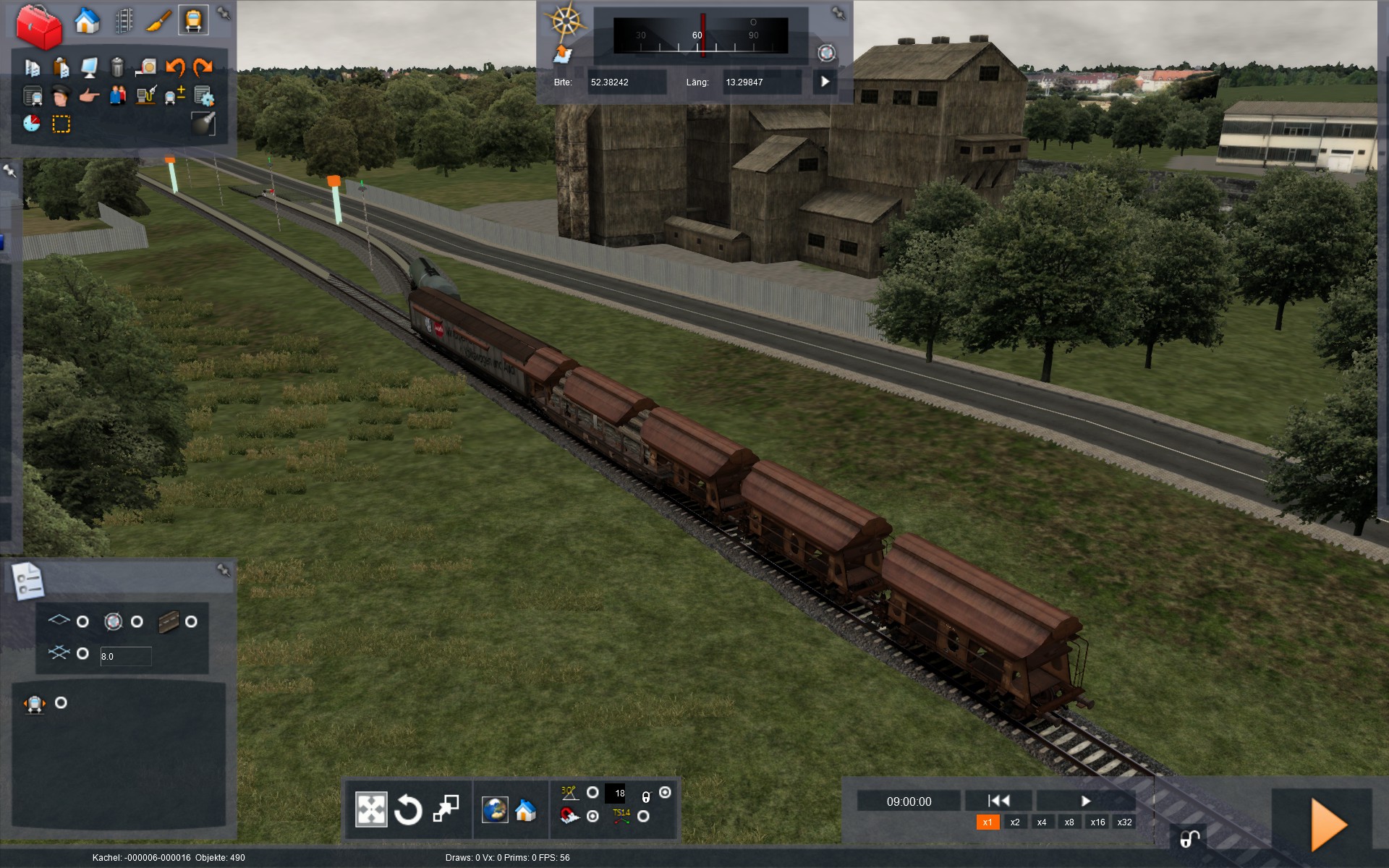Select the railway track tools tab

[x=124, y=20]
